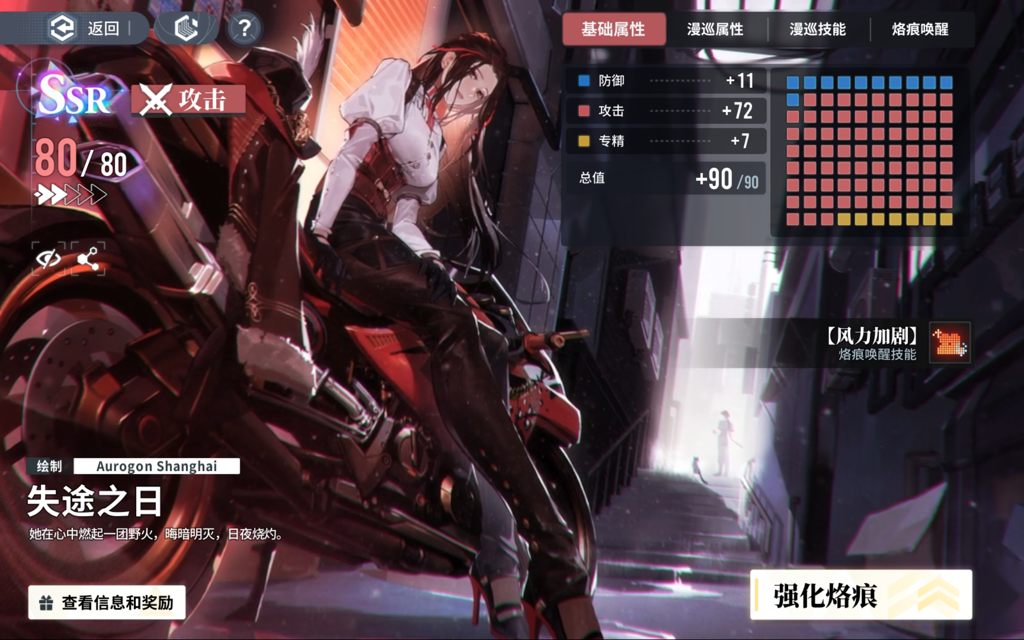This screenshot has width=1024, height=640.
Task: Open 查看信息和奖励 info and rewards
Action: 107,602
